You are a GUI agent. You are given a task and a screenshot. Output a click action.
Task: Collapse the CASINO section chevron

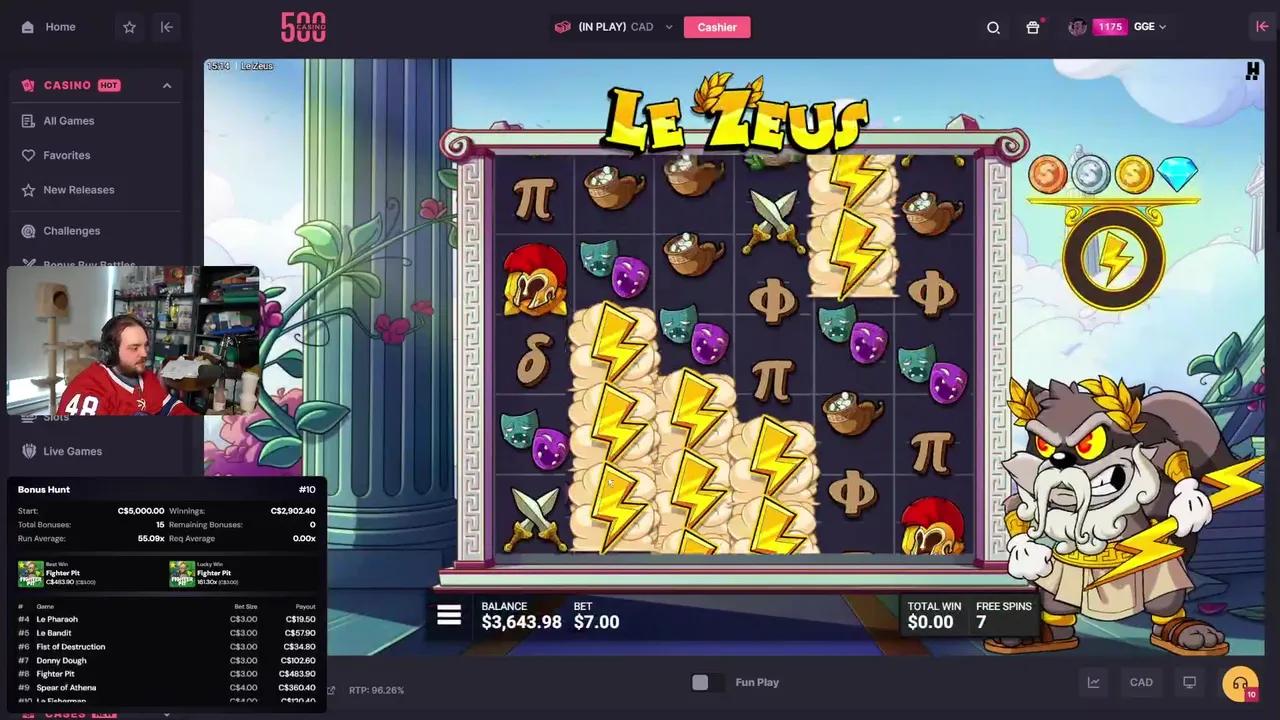[167, 85]
